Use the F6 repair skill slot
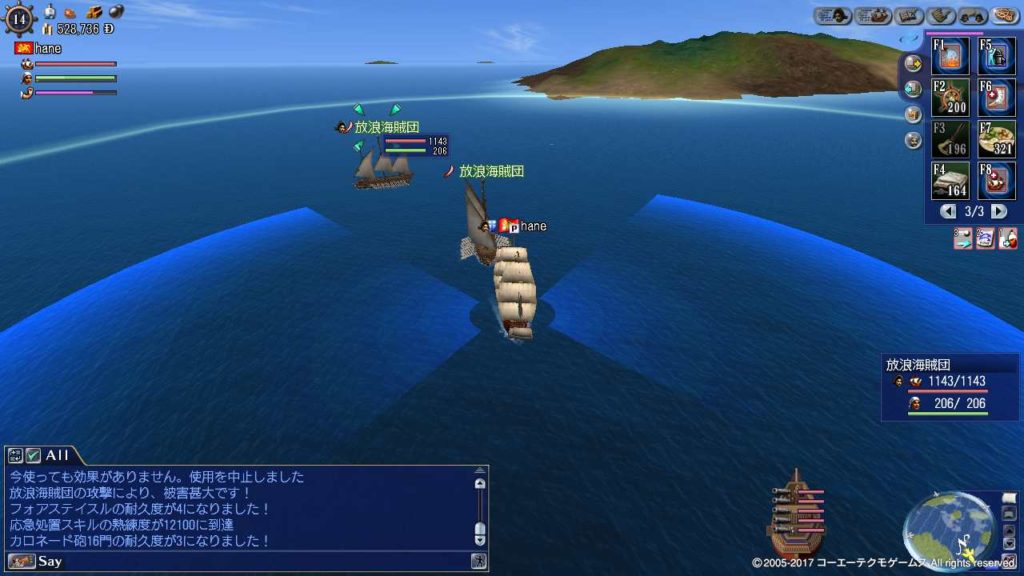This screenshot has height=576, width=1024. click(x=997, y=97)
